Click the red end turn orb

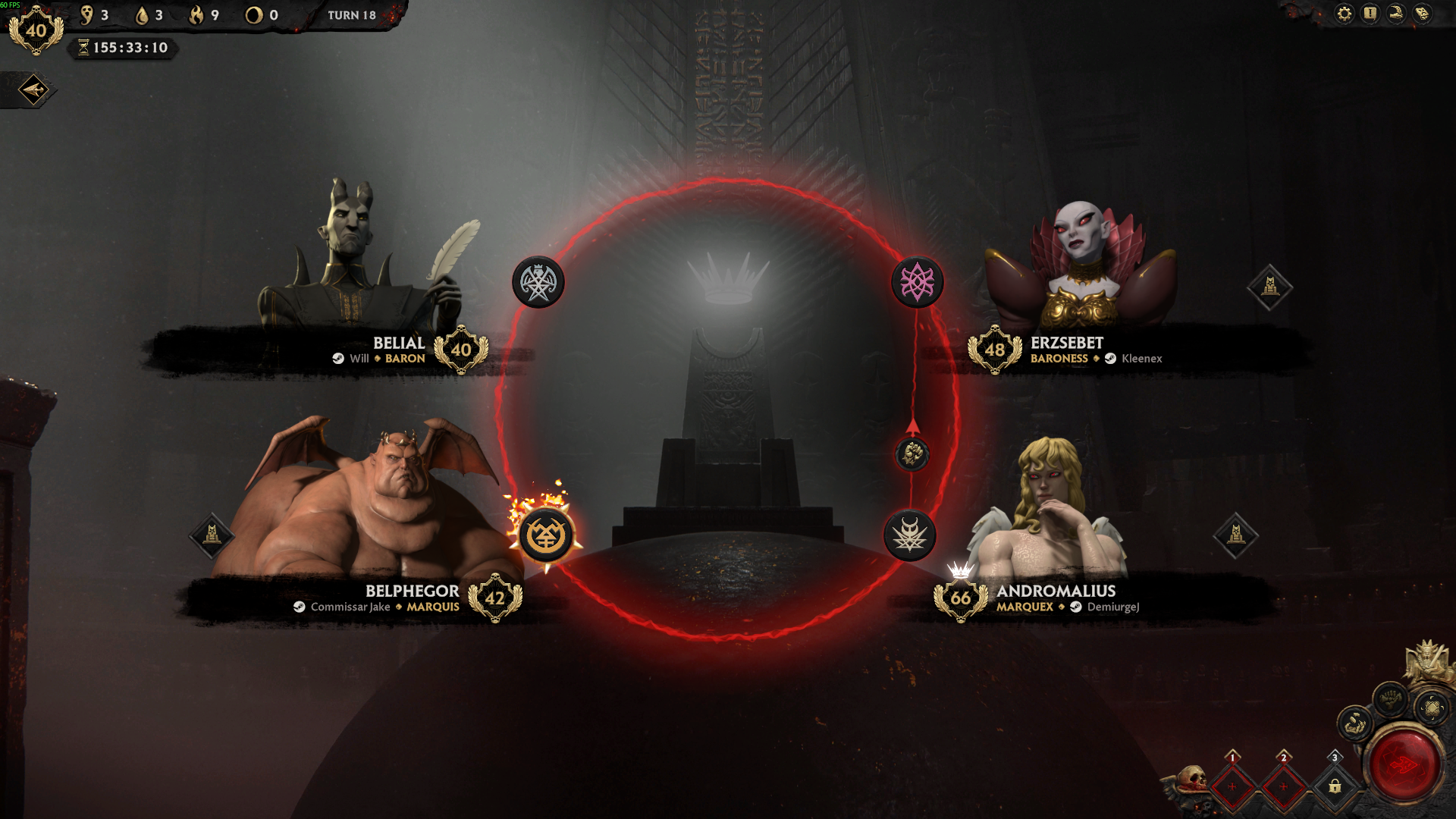pyautogui.click(x=1403, y=764)
